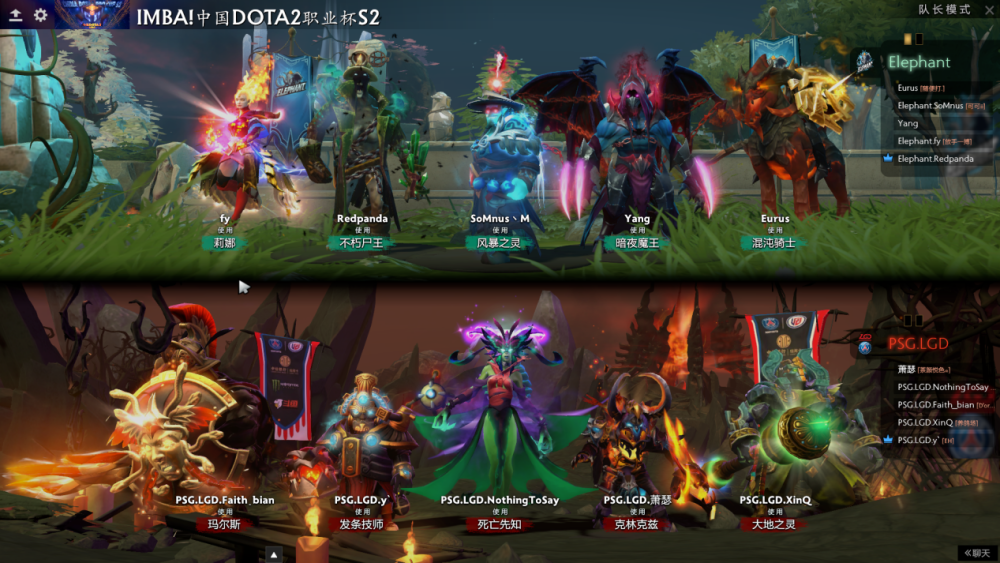1000x563 pixels.
Task: Select PSG.LGD.Faith_bian in the team list
Action: tap(936, 405)
